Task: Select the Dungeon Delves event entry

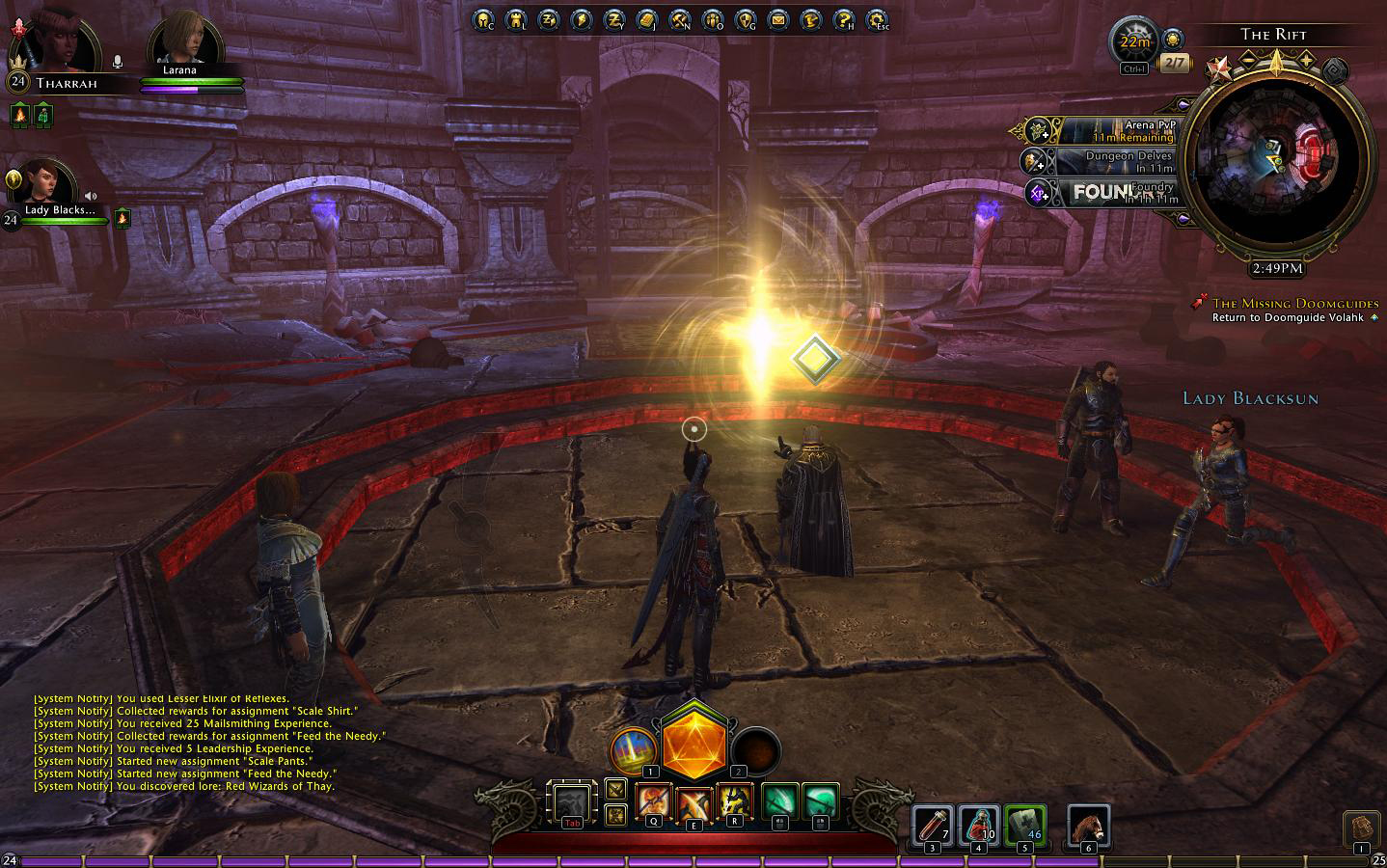Action: click(1109, 161)
